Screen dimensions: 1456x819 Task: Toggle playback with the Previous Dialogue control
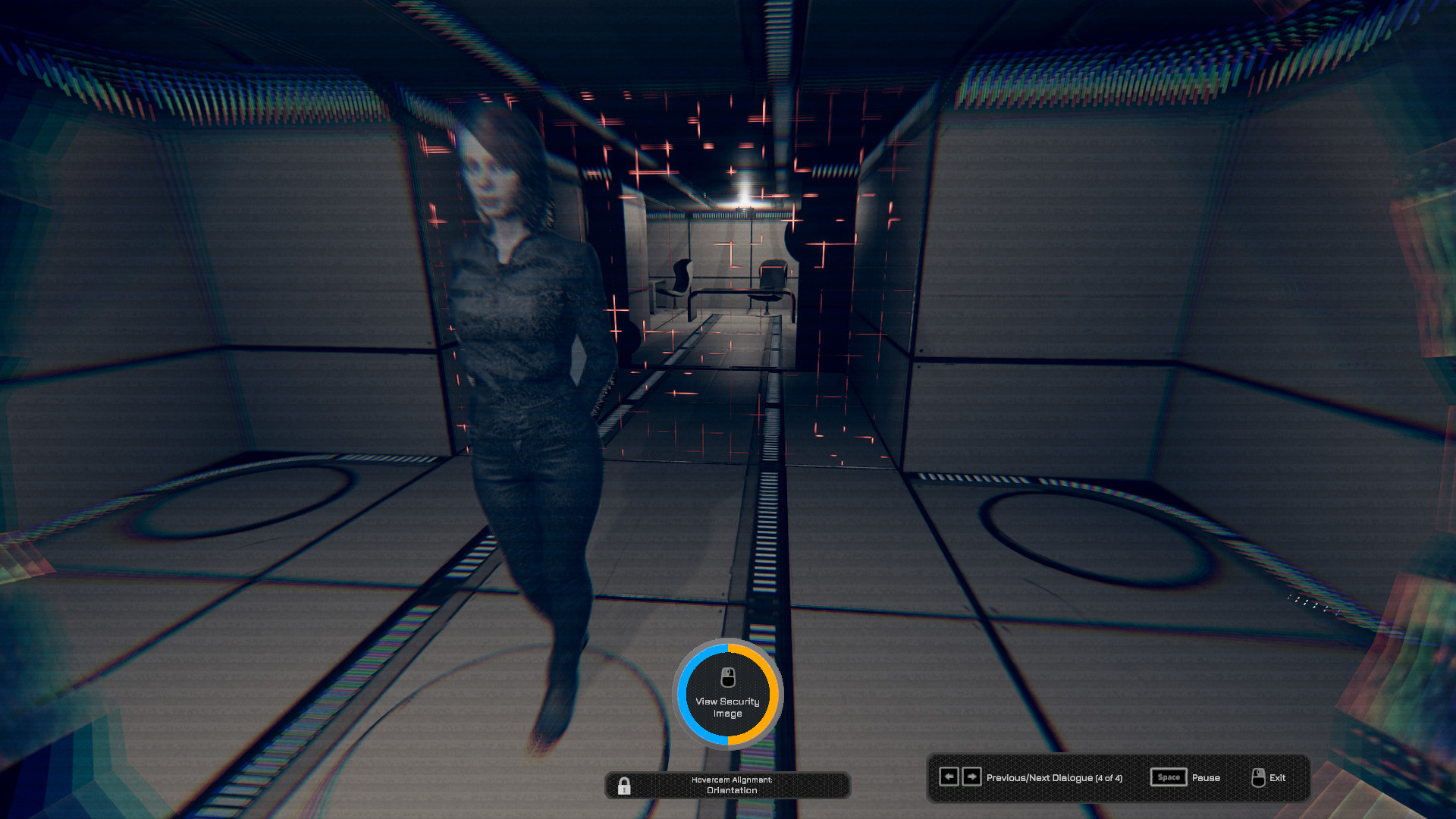949,777
